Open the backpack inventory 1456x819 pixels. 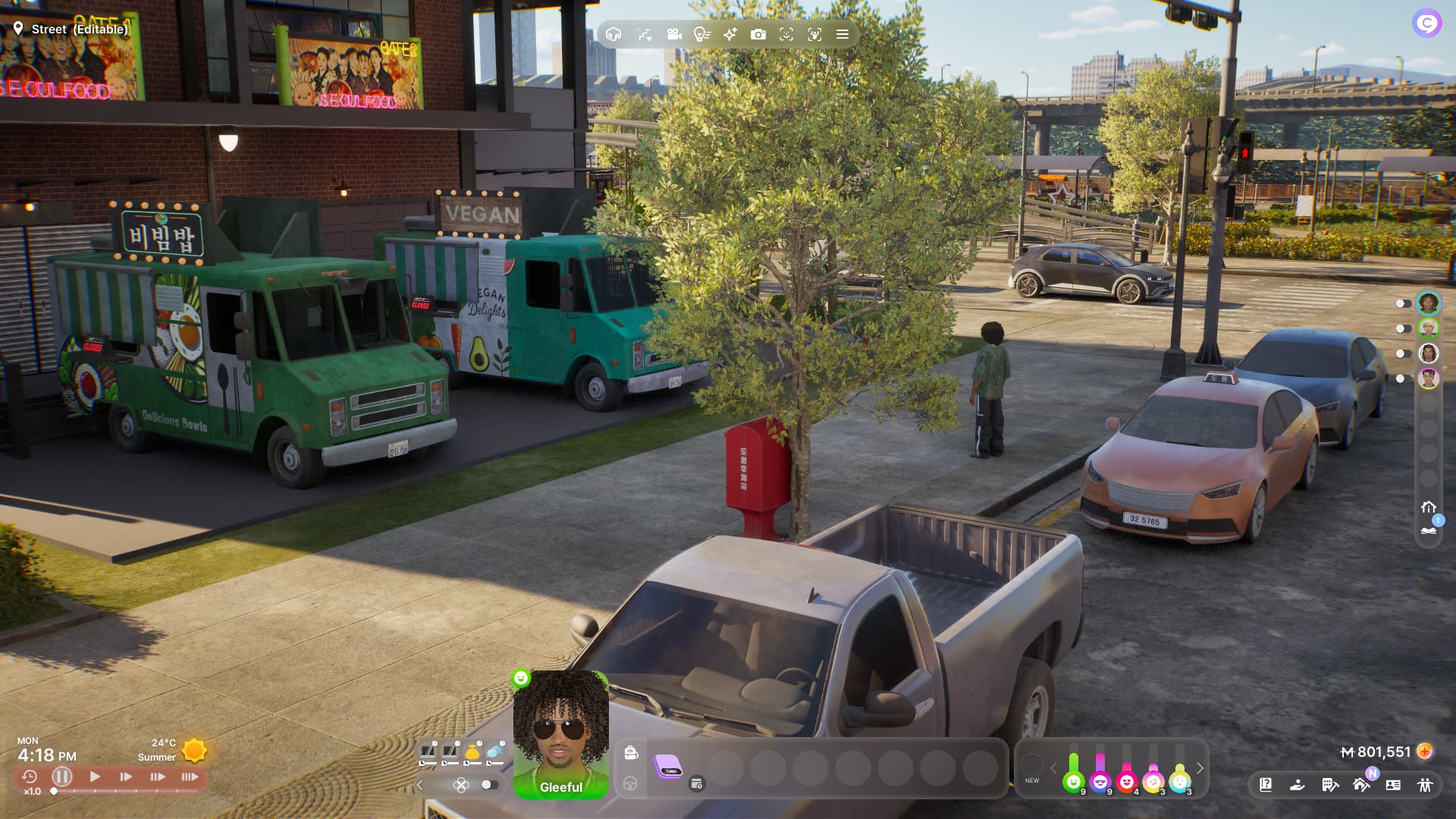631,752
